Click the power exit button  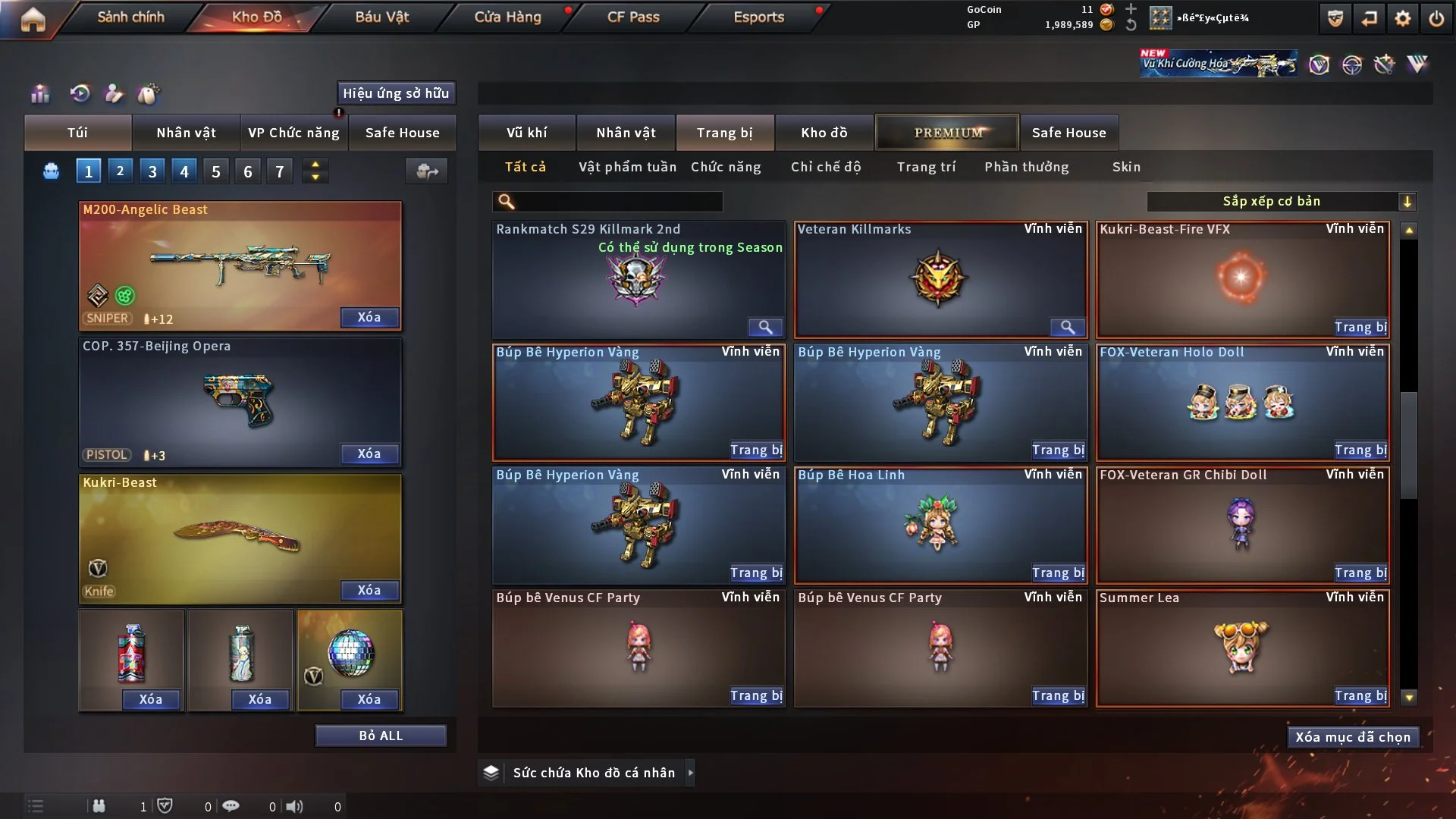[1436, 18]
